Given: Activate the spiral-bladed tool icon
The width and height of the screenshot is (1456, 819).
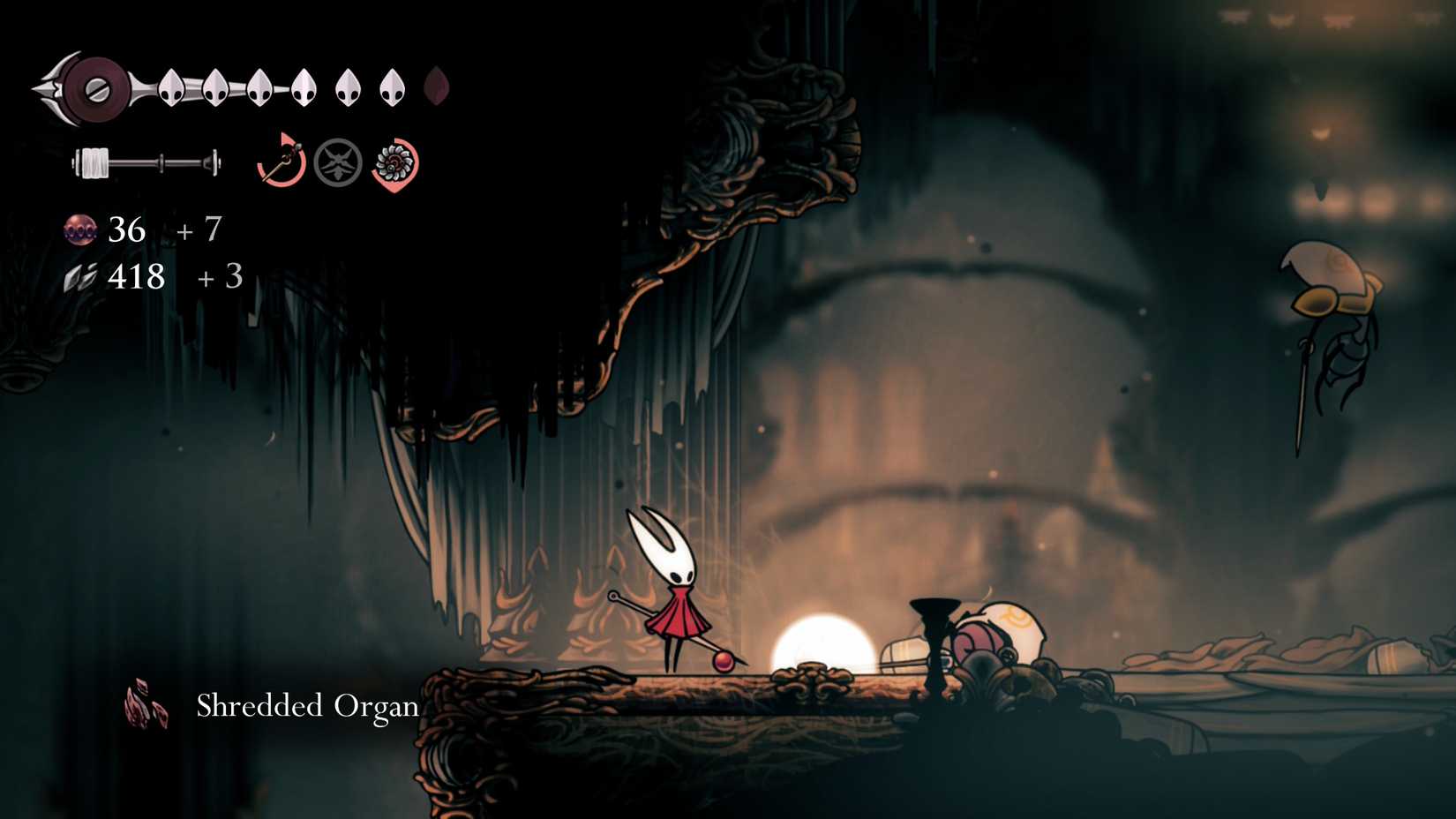Looking at the screenshot, I should [394, 163].
